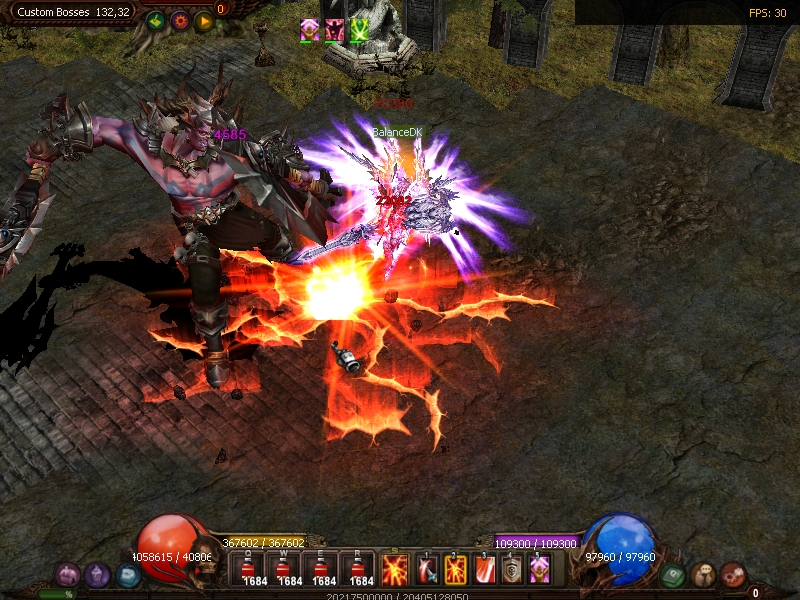Activate the orange-framed lightning skill in slot 2
This screenshot has height=600, width=800.
click(x=455, y=570)
